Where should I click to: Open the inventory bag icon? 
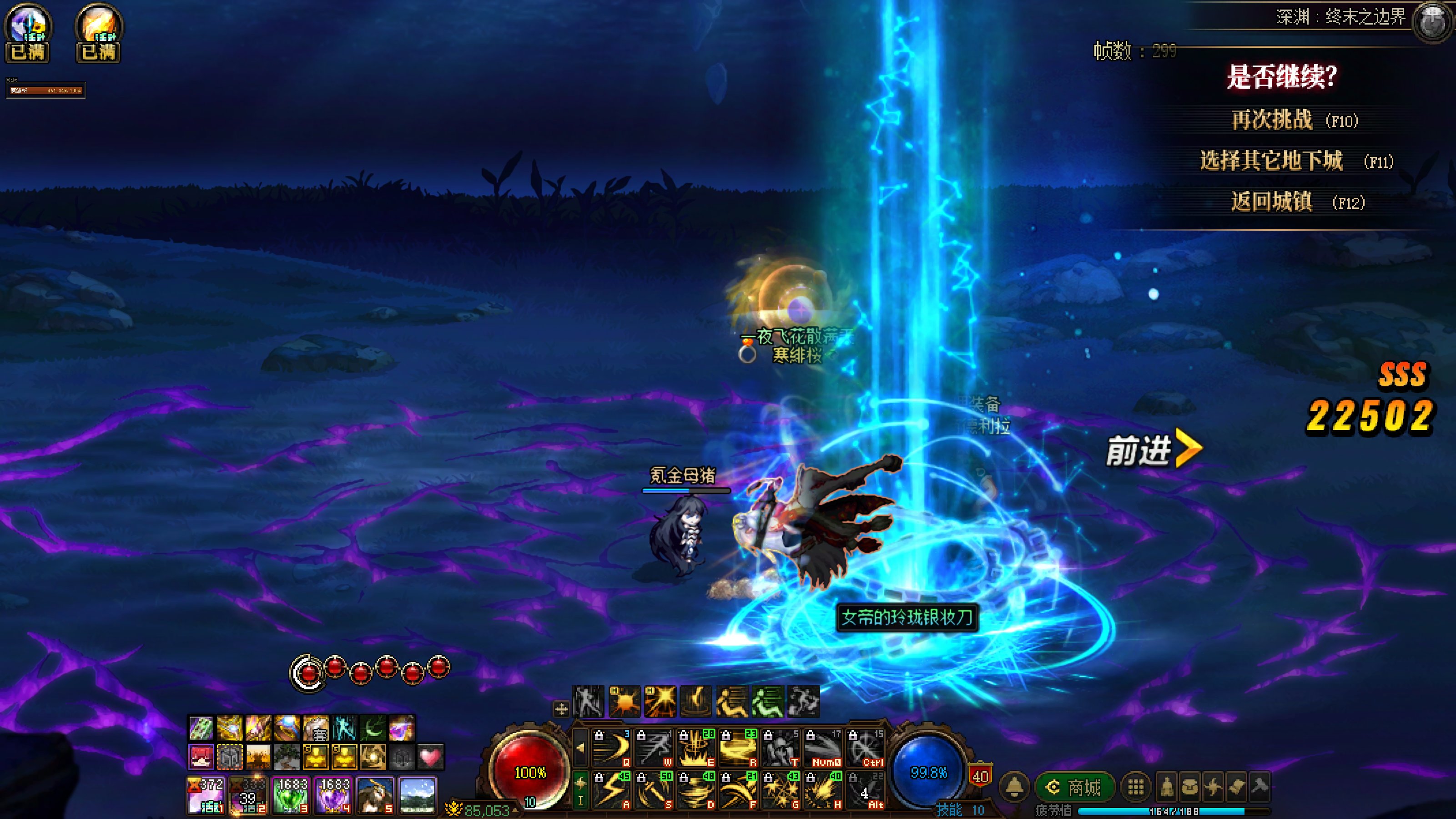coord(1190,787)
